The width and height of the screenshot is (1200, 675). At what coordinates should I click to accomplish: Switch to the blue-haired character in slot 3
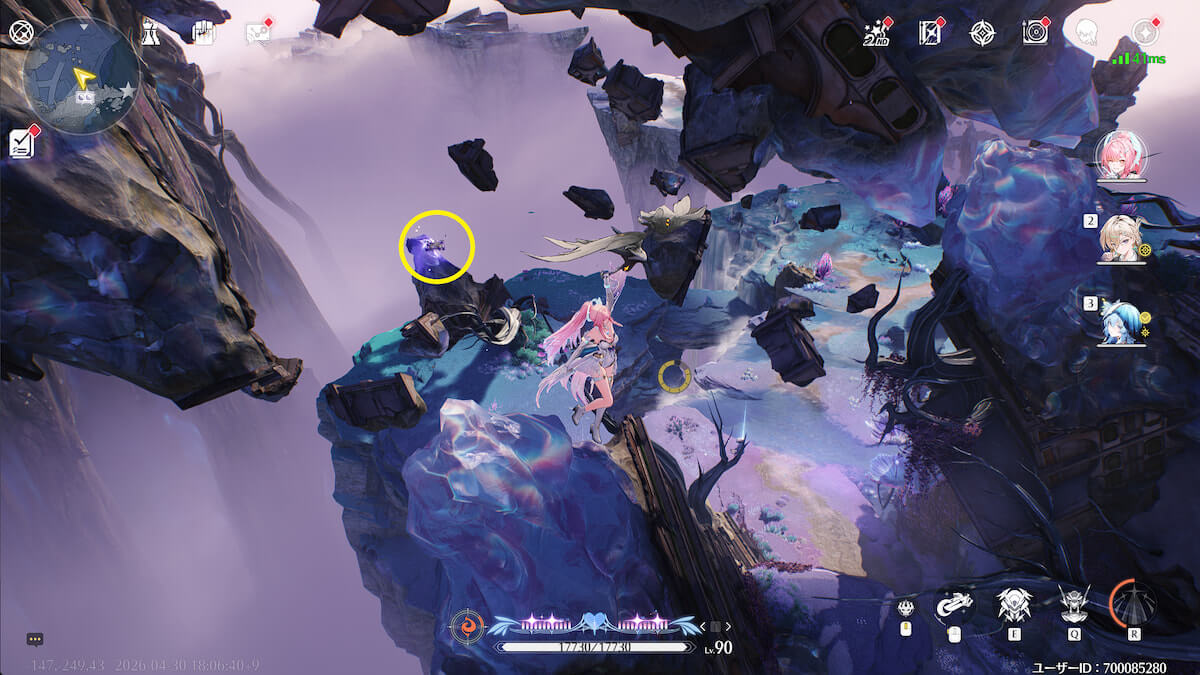coord(1121,322)
